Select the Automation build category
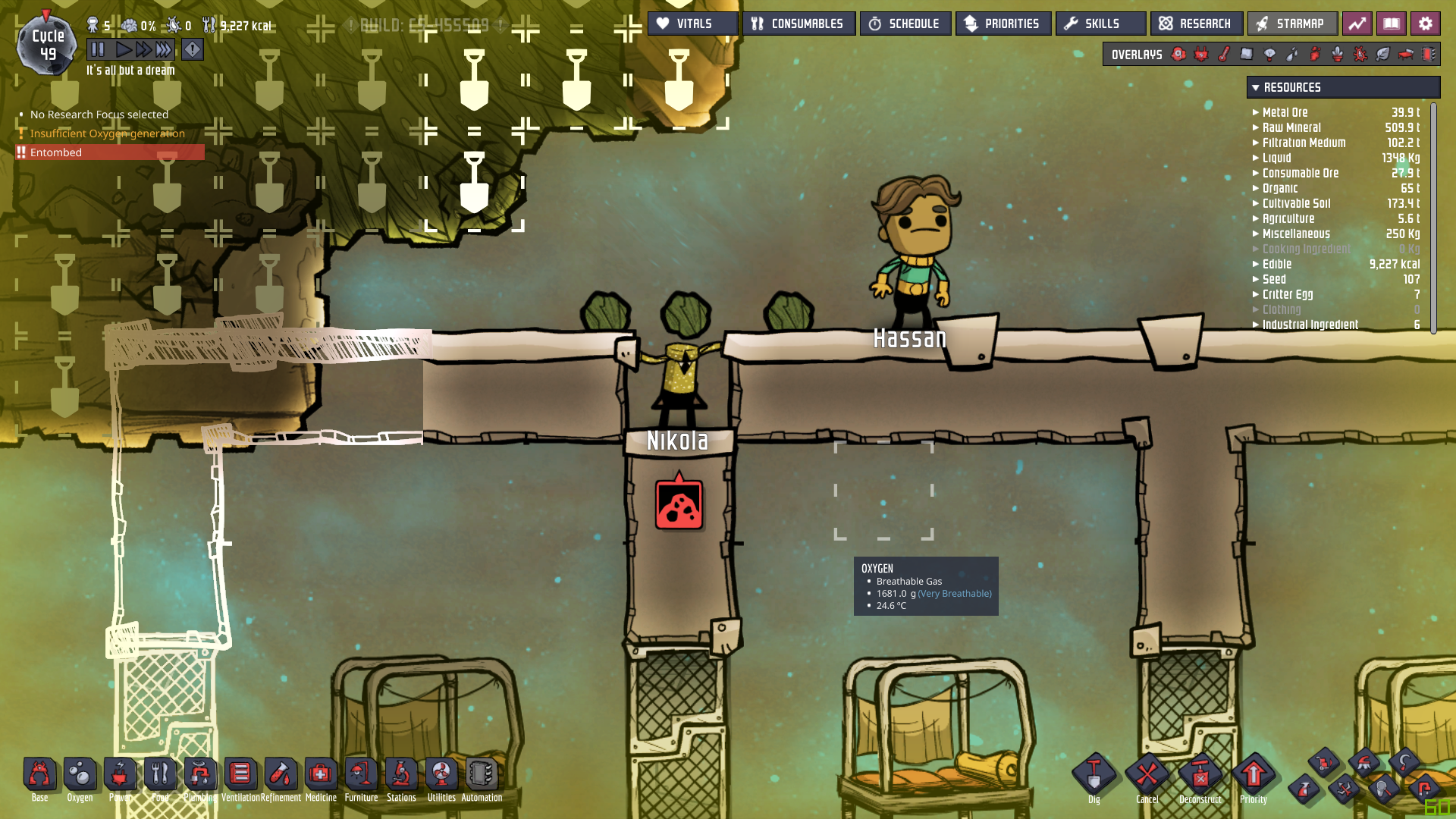 coord(482,776)
